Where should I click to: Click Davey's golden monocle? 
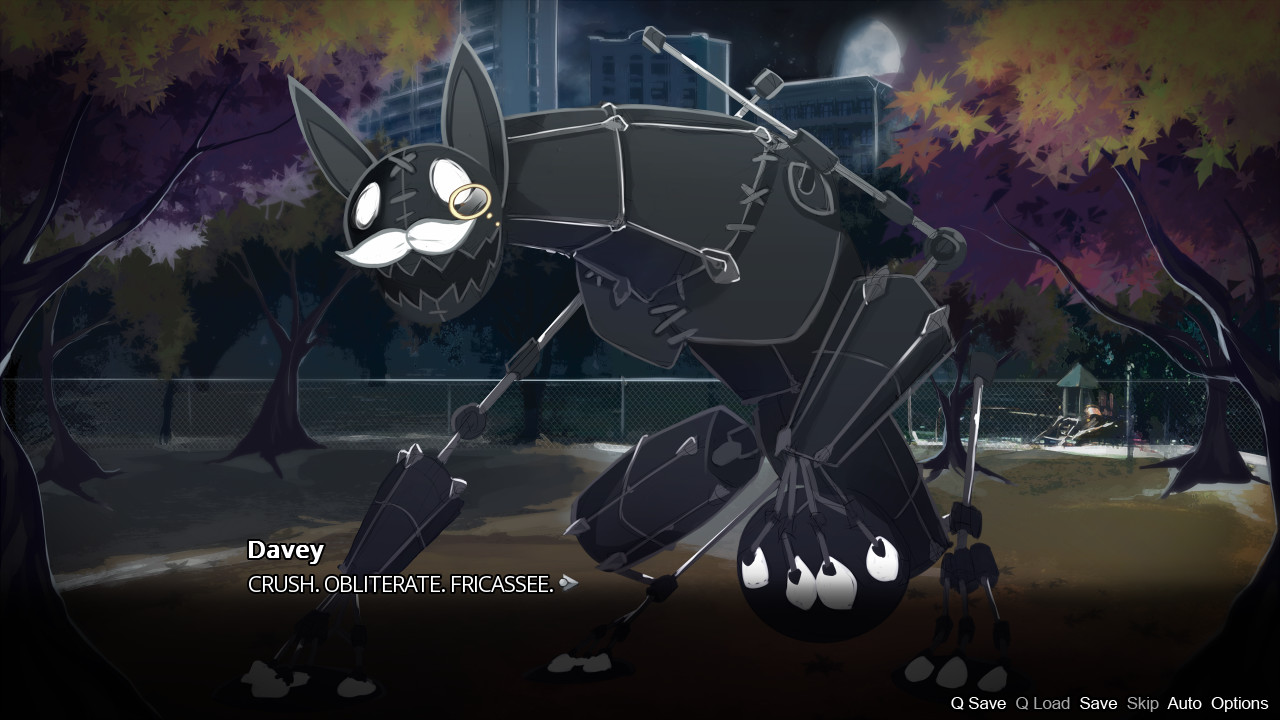coord(472,200)
